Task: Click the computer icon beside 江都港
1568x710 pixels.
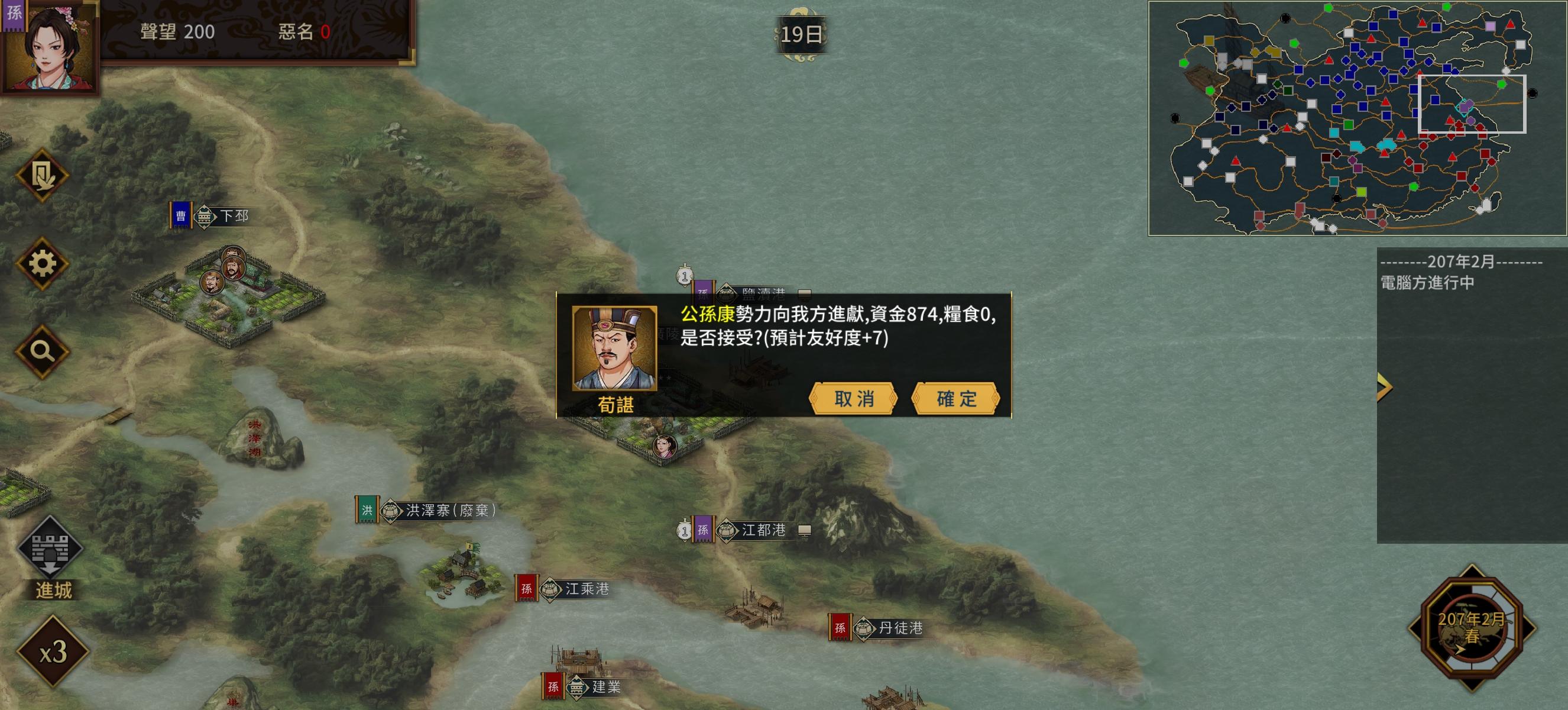Action: click(805, 529)
